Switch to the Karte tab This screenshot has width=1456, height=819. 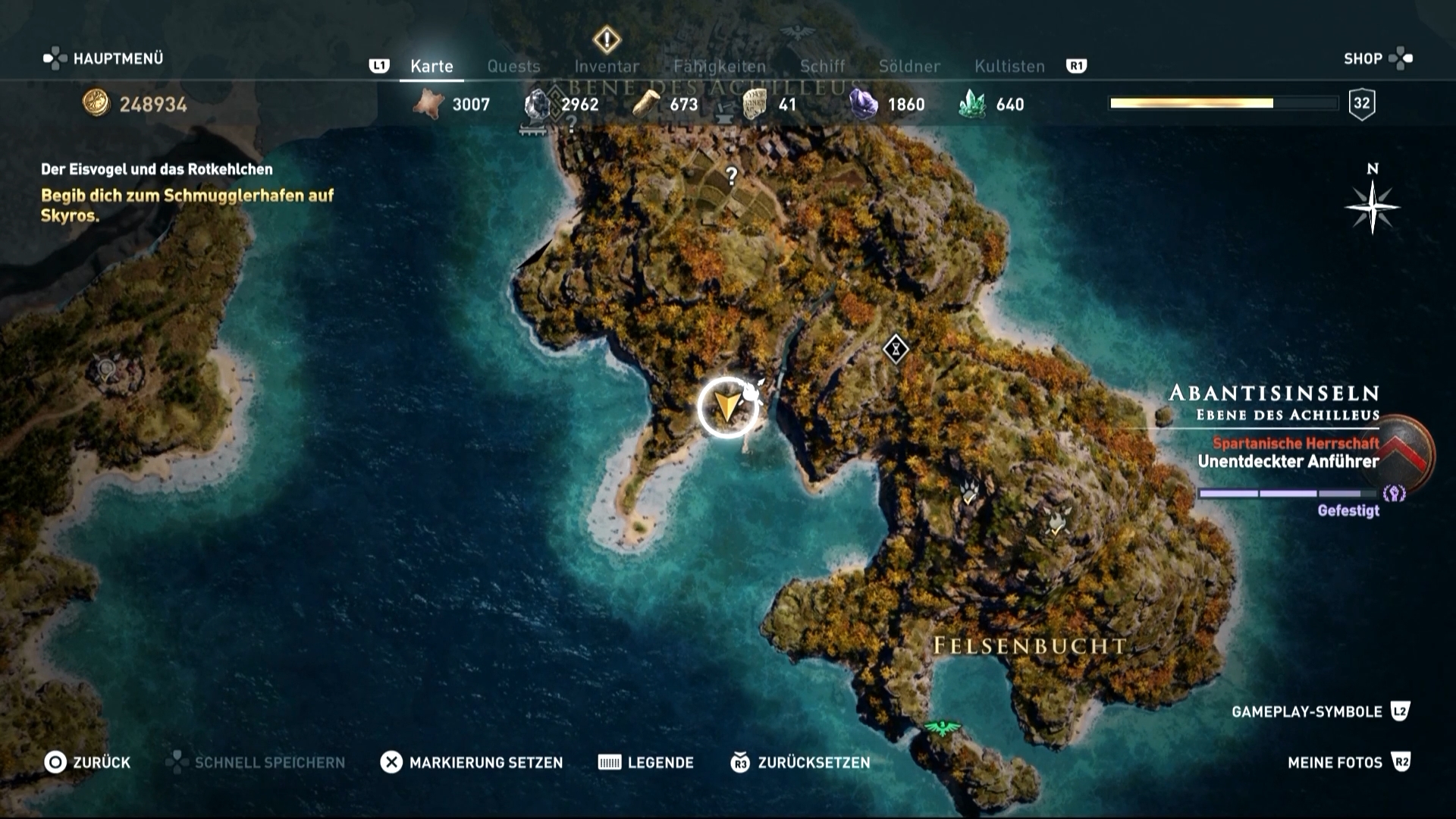(431, 66)
